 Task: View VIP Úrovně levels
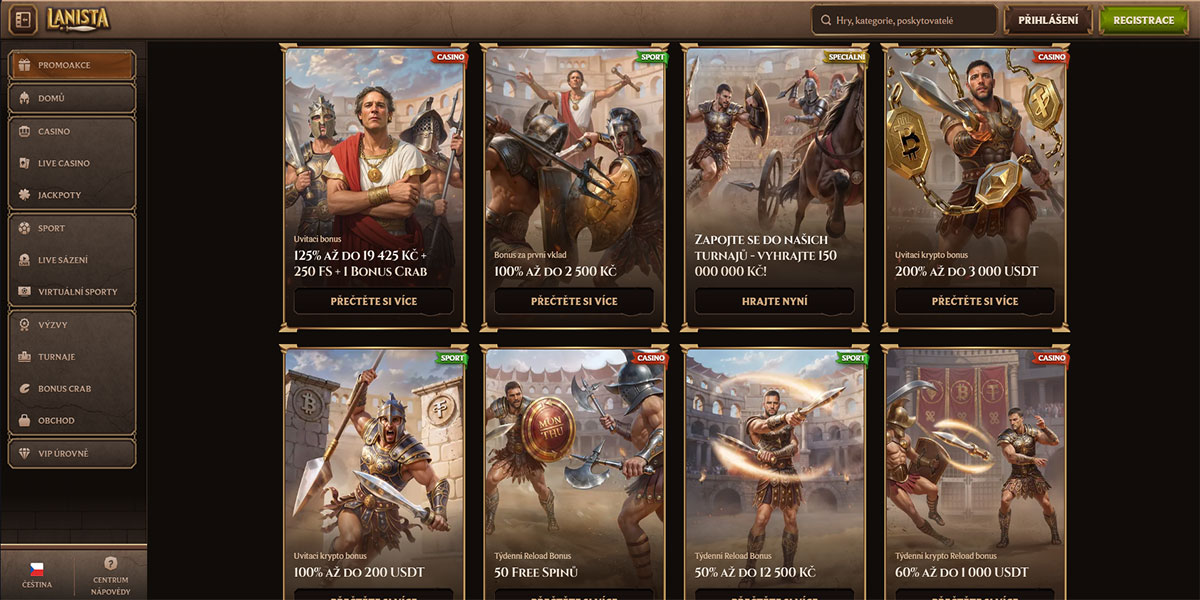tap(72, 453)
